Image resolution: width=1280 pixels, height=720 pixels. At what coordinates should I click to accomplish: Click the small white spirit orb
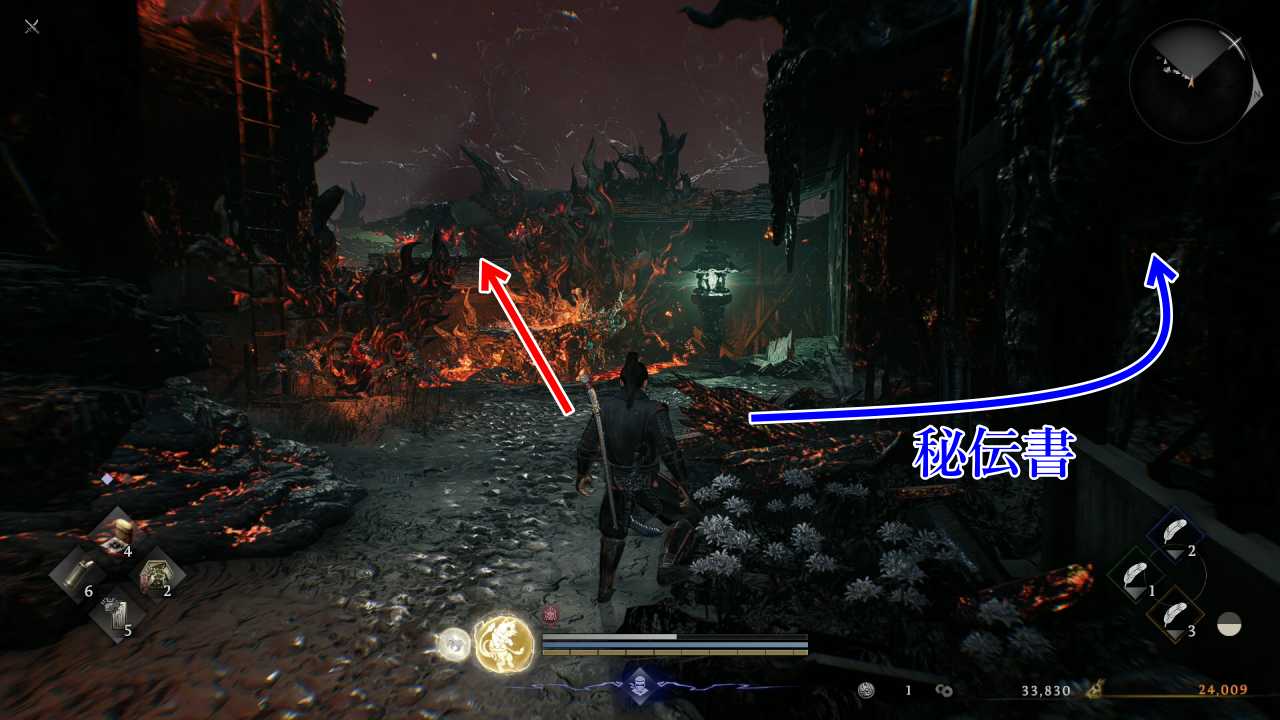click(x=454, y=644)
